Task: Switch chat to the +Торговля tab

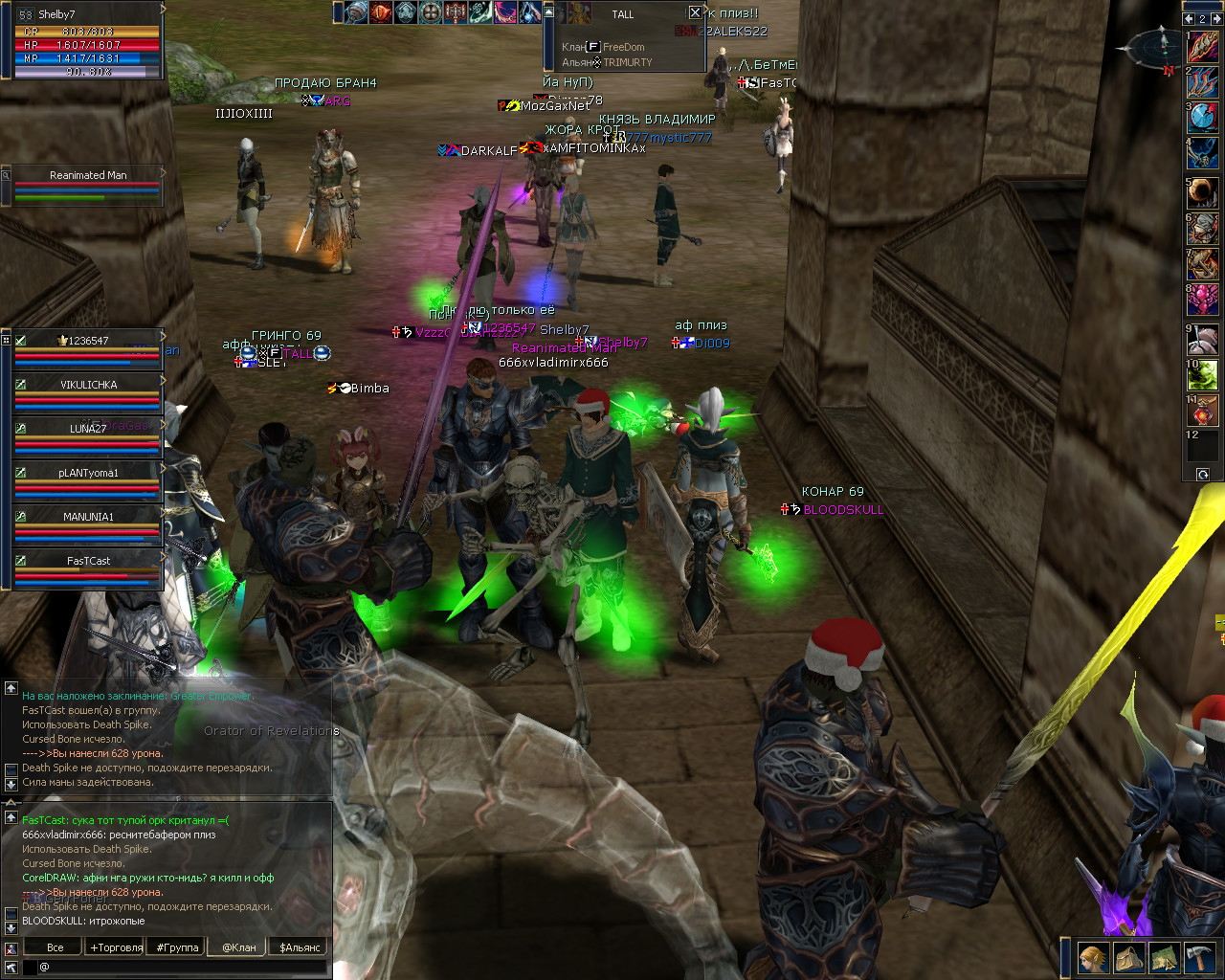Action: click(x=116, y=947)
